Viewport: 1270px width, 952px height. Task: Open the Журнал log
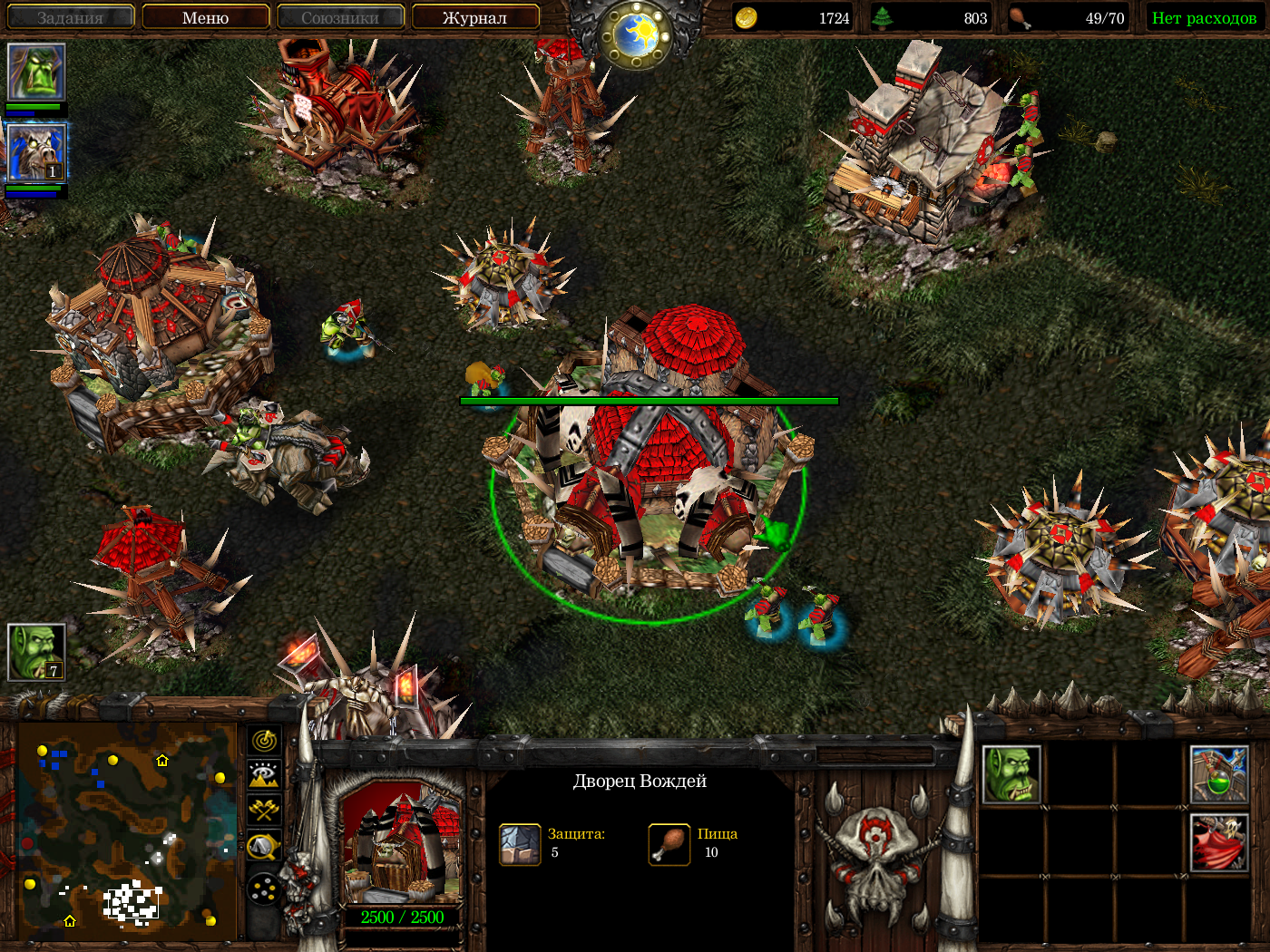click(474, 17)
